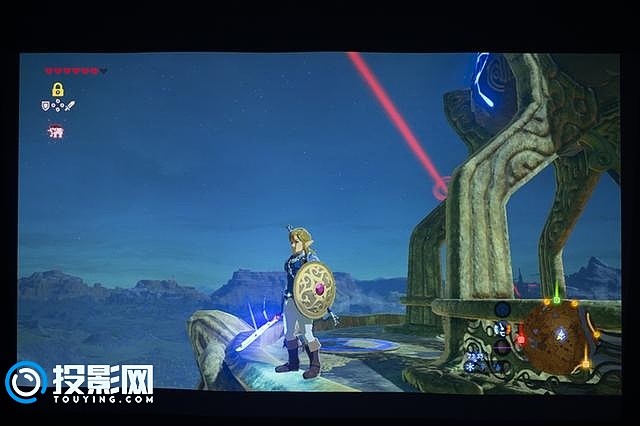Select the yellow lock icon
This screenshot has height=426, width=640.
pos(58,89)
